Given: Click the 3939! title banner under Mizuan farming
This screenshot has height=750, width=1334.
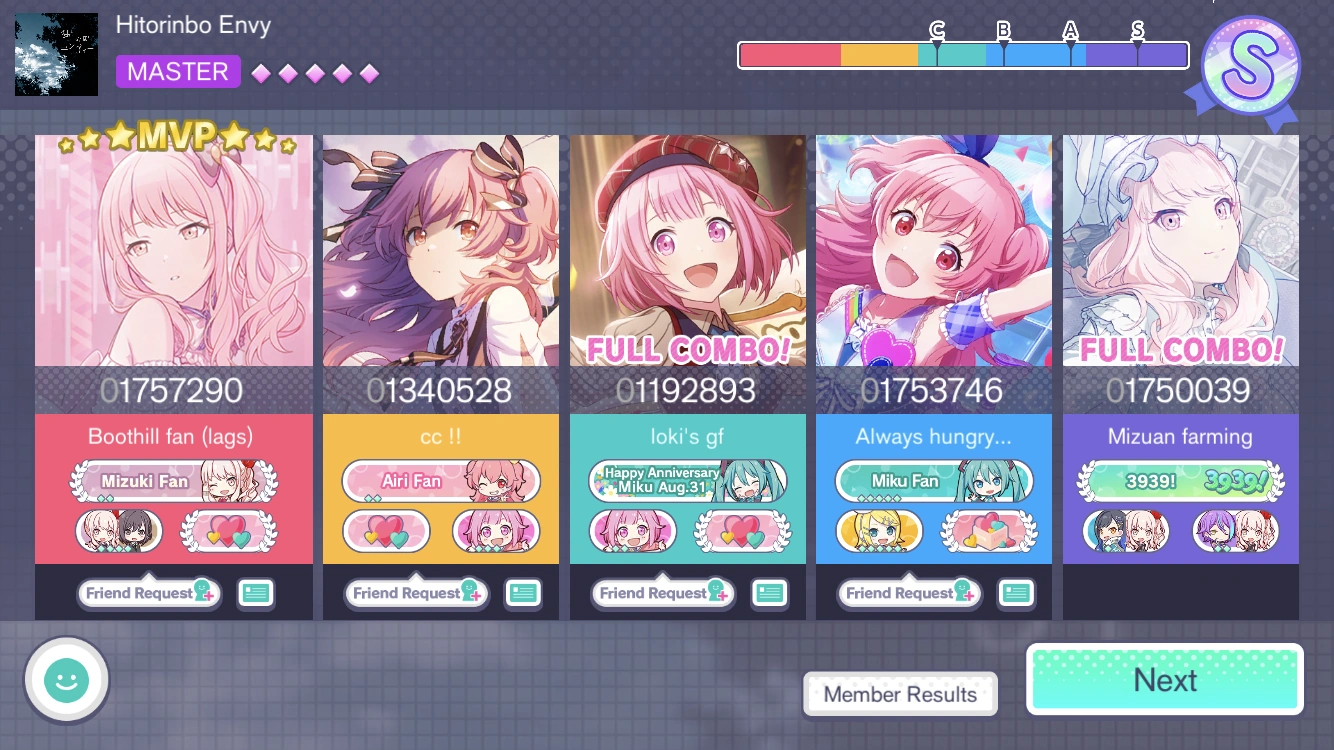Looking at the screenshot, I should coord(1181,480).
